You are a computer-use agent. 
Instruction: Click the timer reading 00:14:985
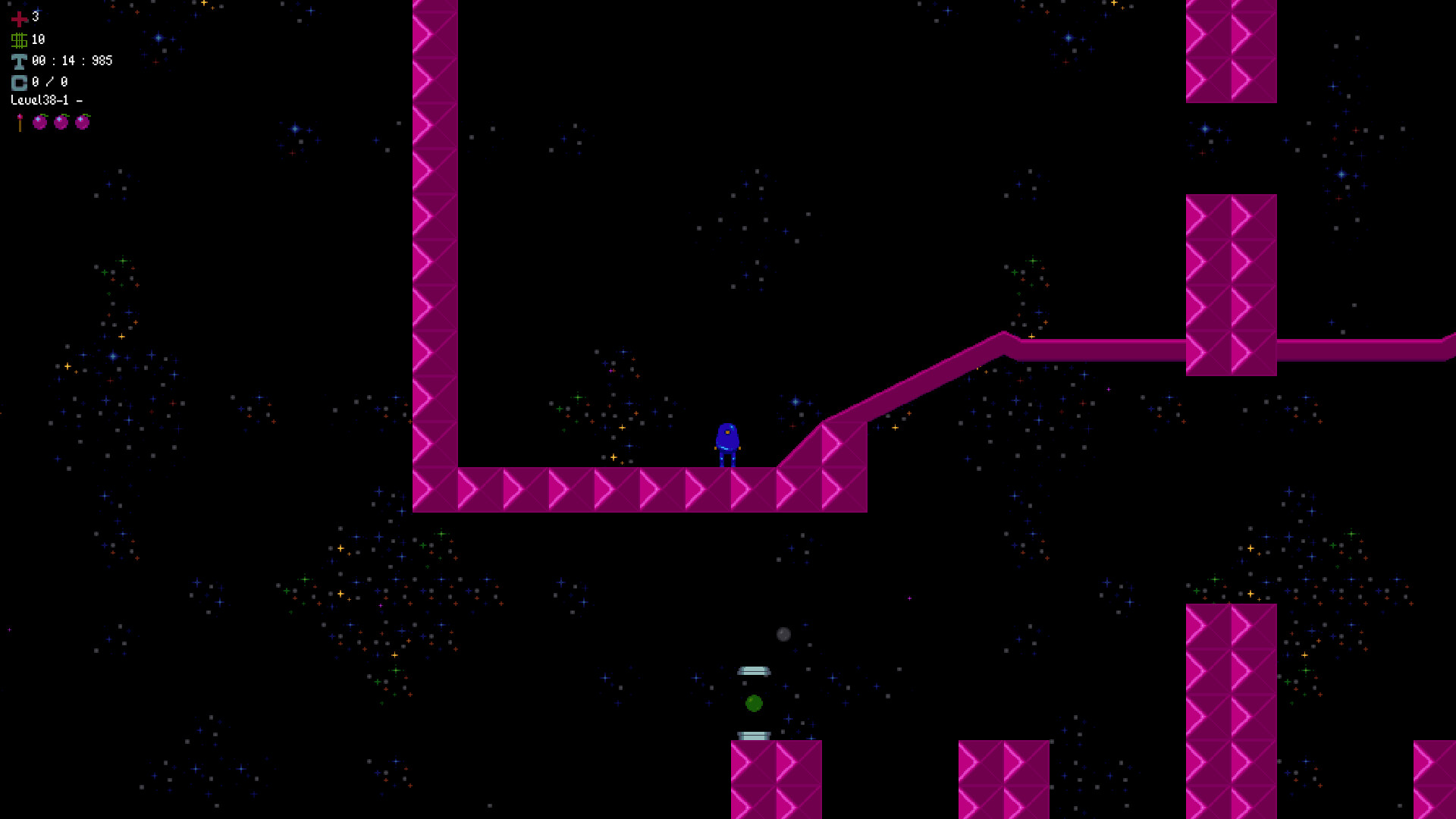click(x=71, y=61)
